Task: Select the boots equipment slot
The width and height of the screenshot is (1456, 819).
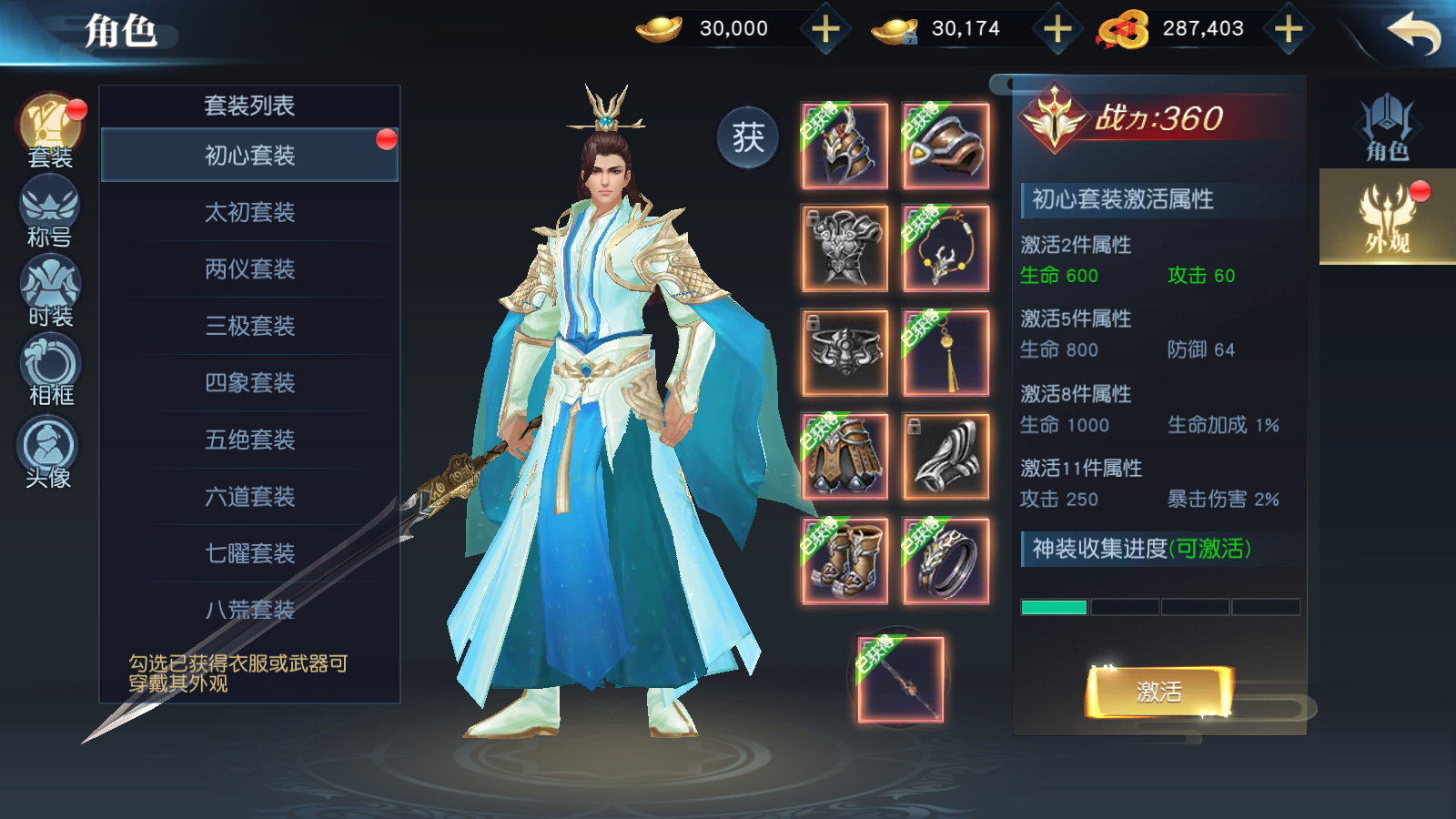Action: tap(844, 561)
